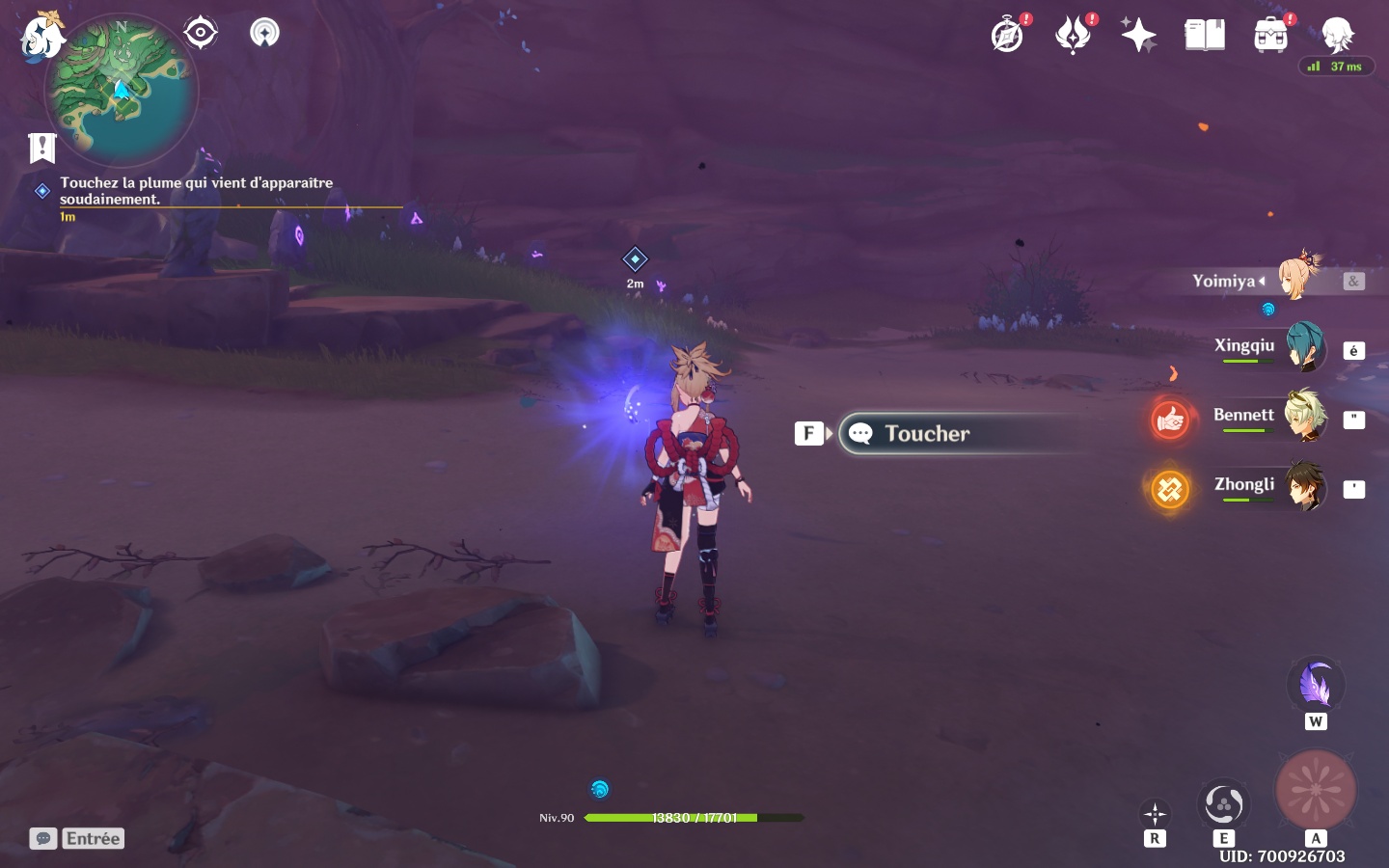Open the circular minimap
The image size is (1389, 868).
coord(122,91)
